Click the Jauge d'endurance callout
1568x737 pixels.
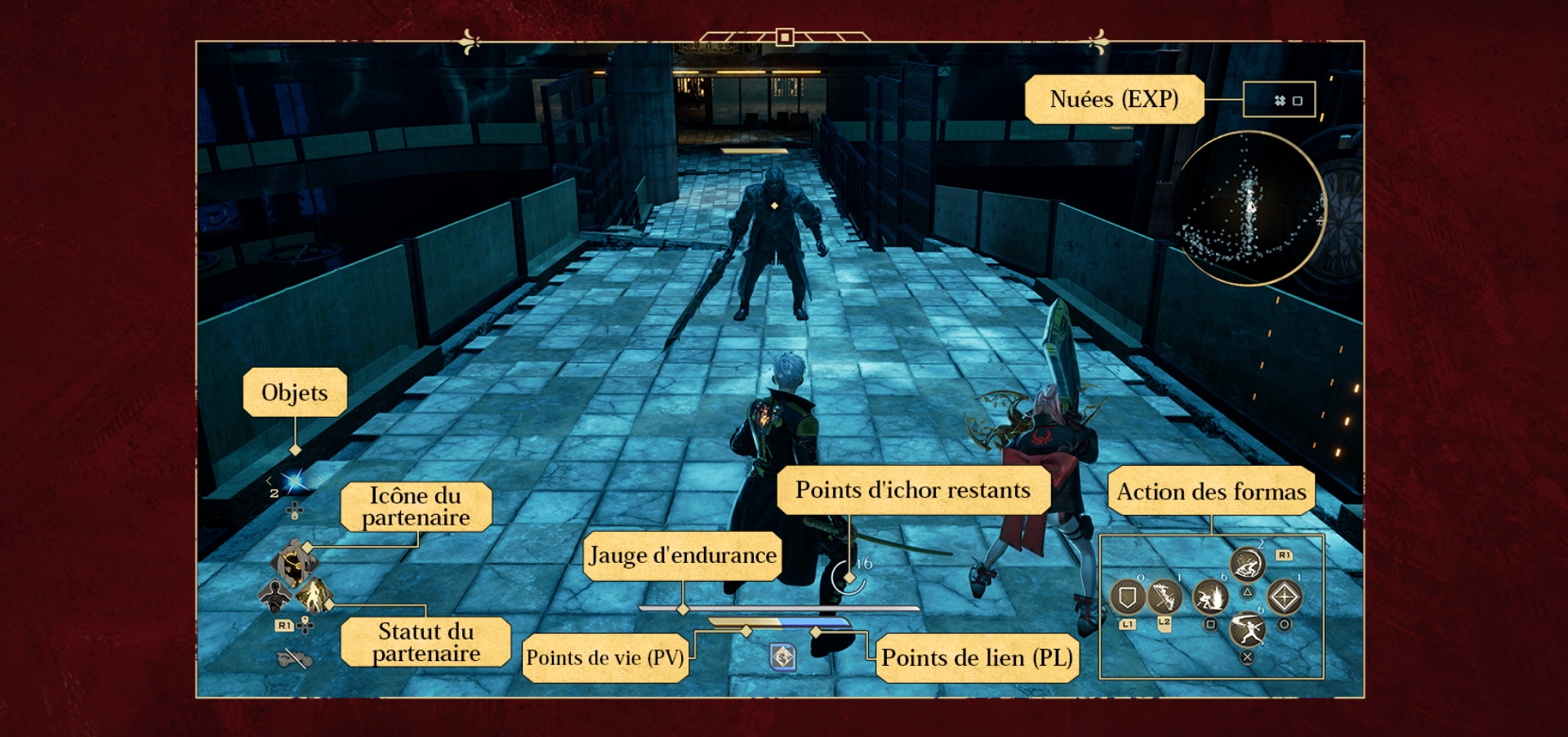click(x=683, y=556)
